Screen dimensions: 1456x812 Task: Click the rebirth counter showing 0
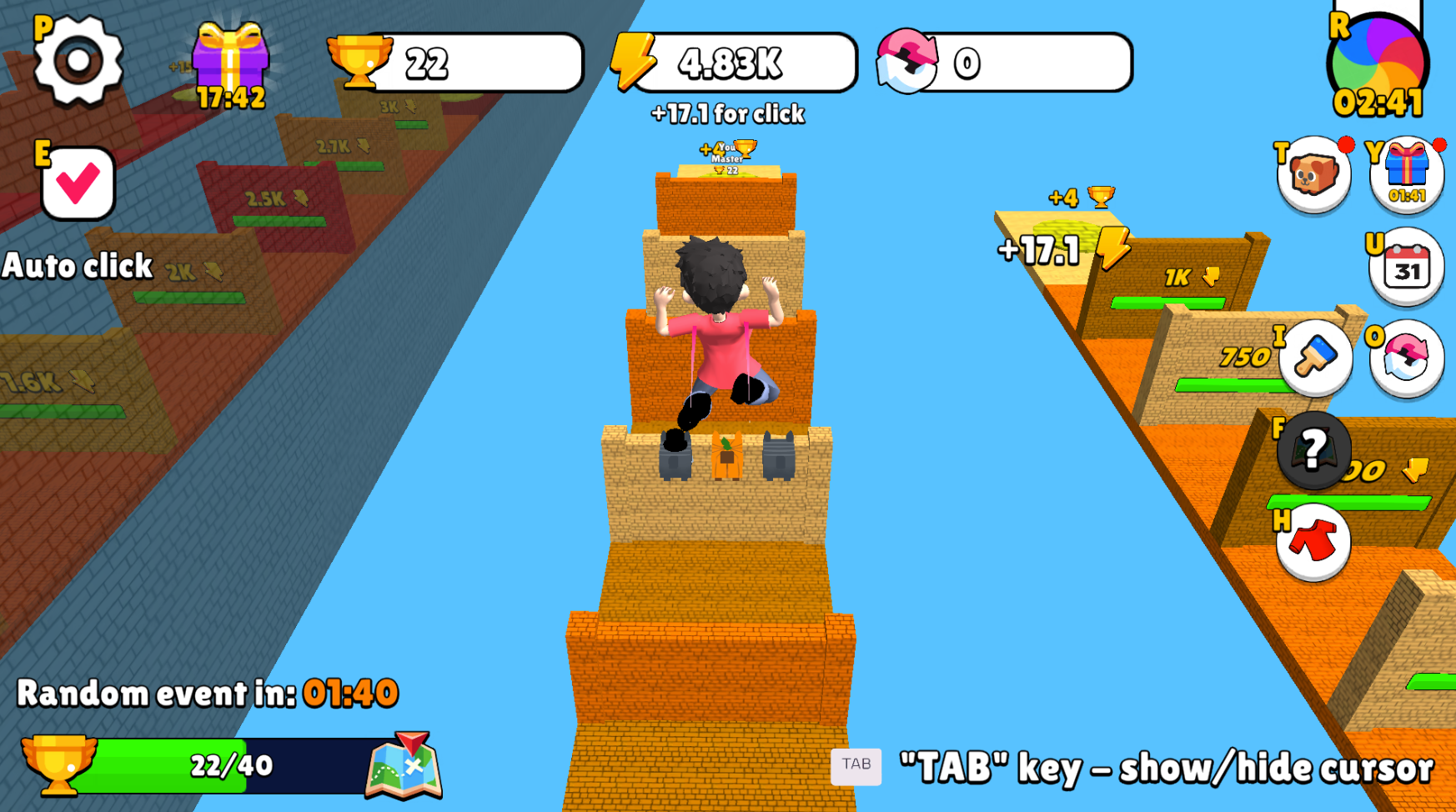click(1001, 63)
